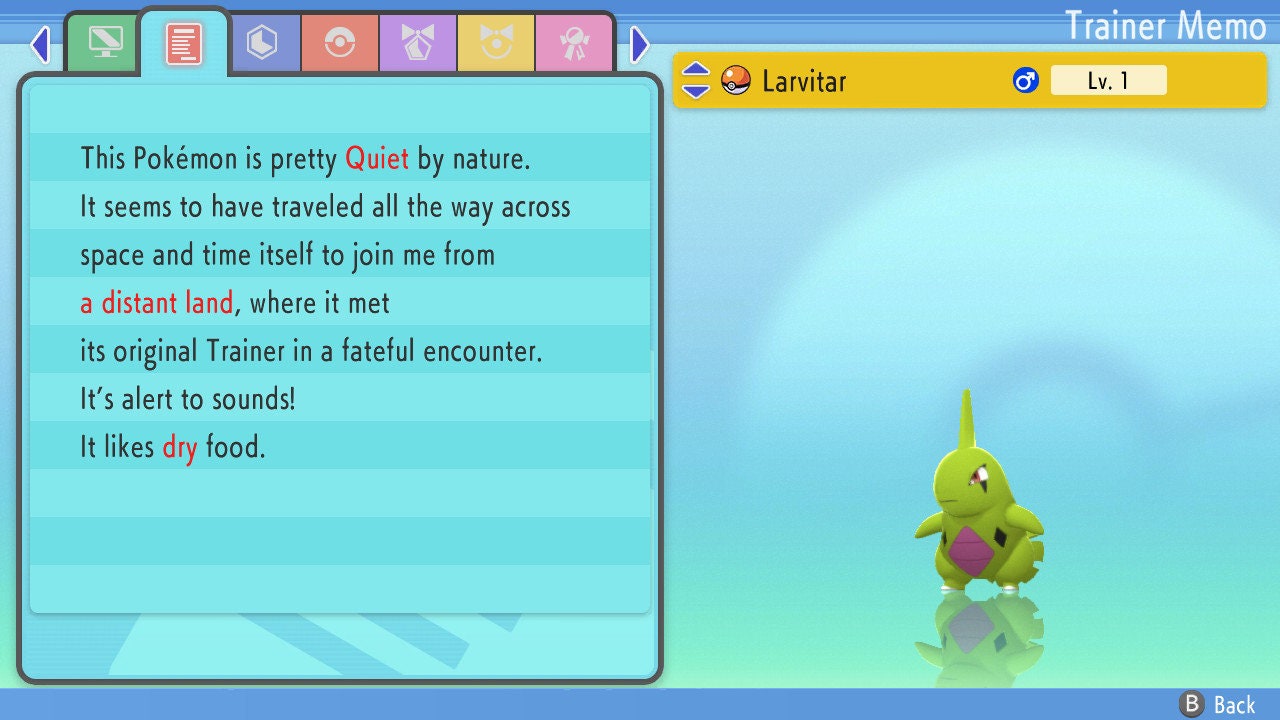Switch to the green monitor summary tab
The height and width of the screenshot is (720, 1280).
105,43
